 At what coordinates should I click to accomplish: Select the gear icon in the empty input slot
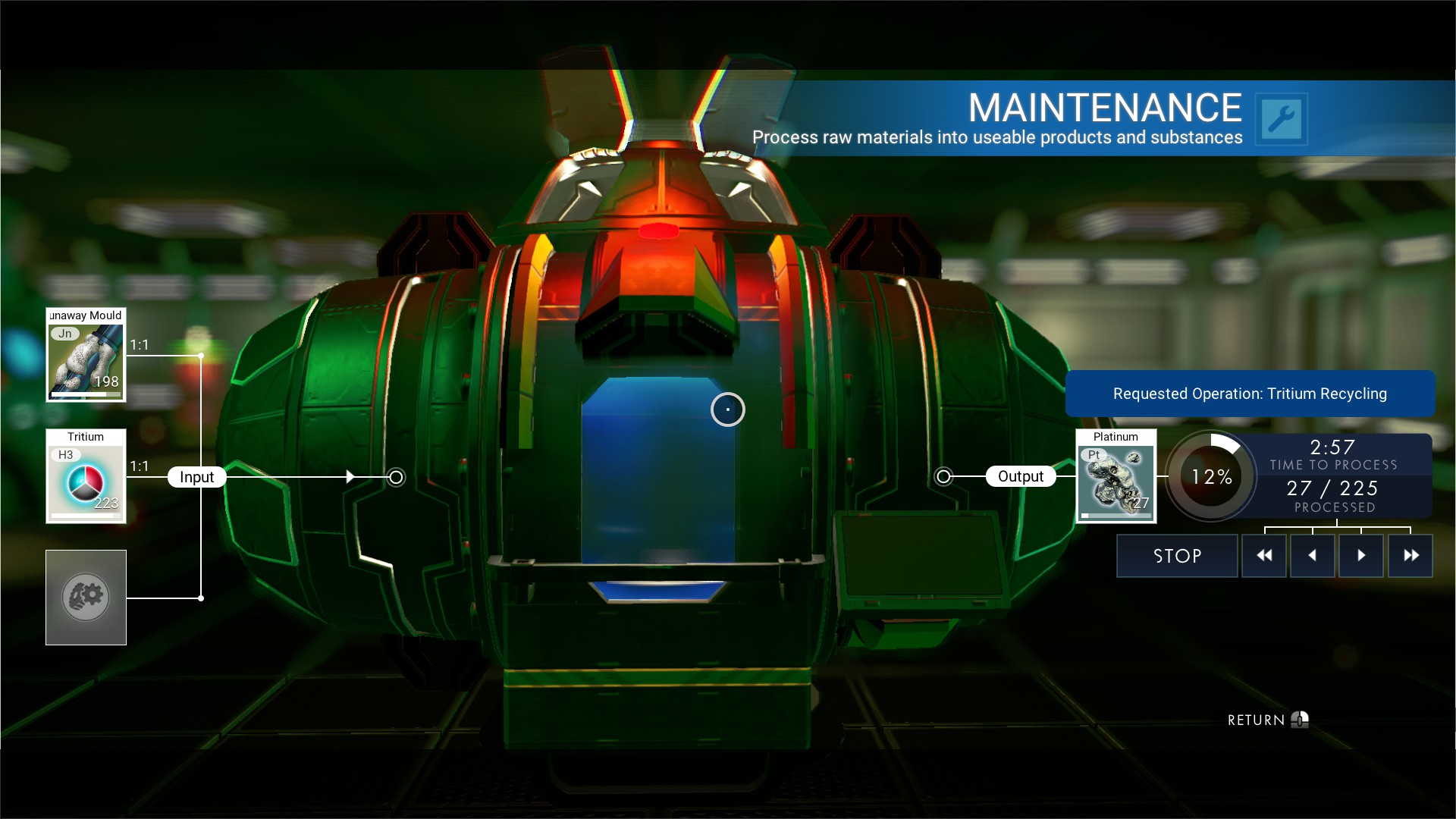(x=86, y=597)
